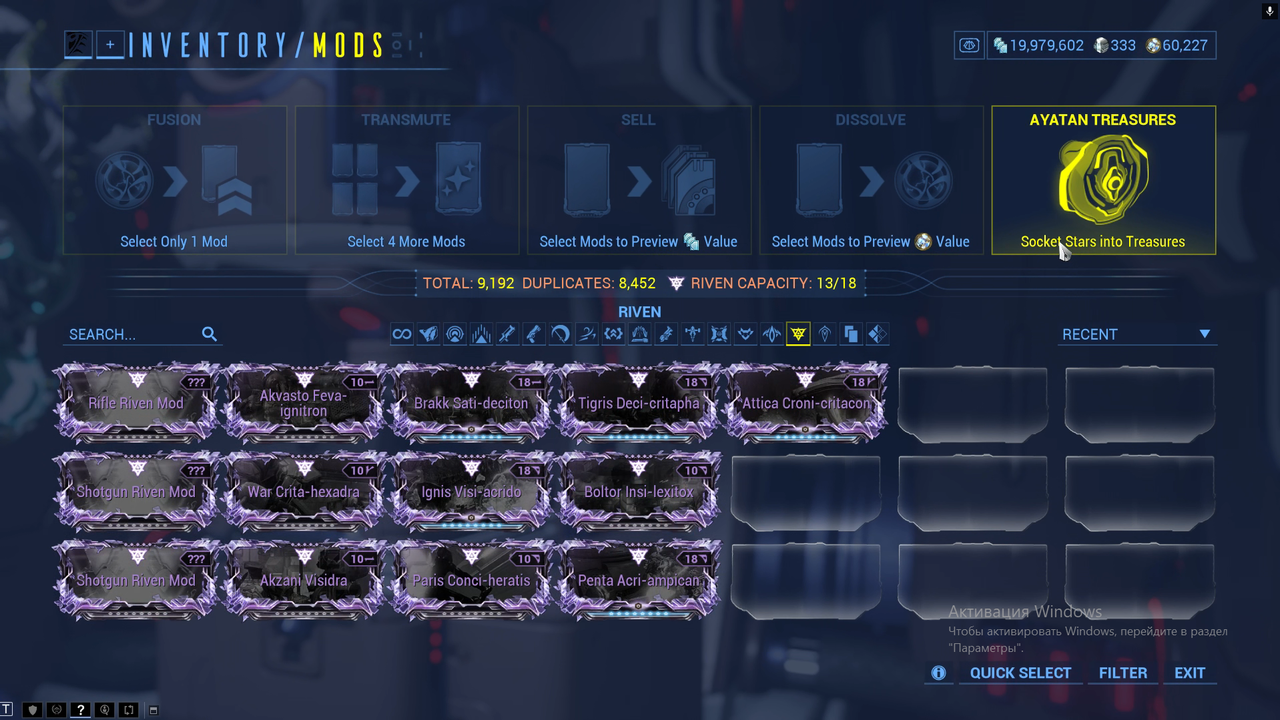Select the Brakk Sati-deciton riven mod
This screenshot has height=720, width=1280.
471,404
